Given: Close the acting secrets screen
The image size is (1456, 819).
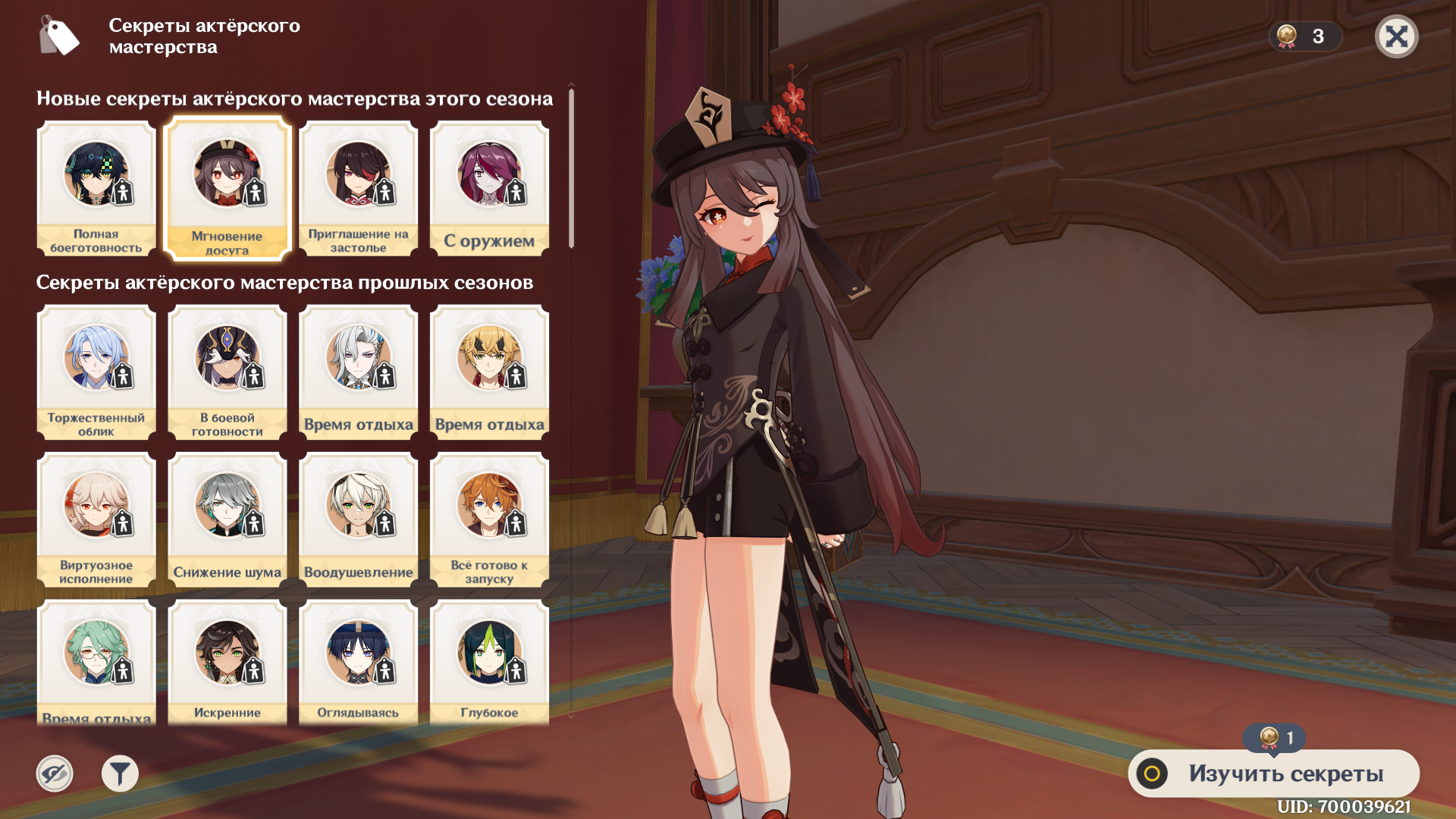Looking at the screenshot, I should click(1396, 36).
